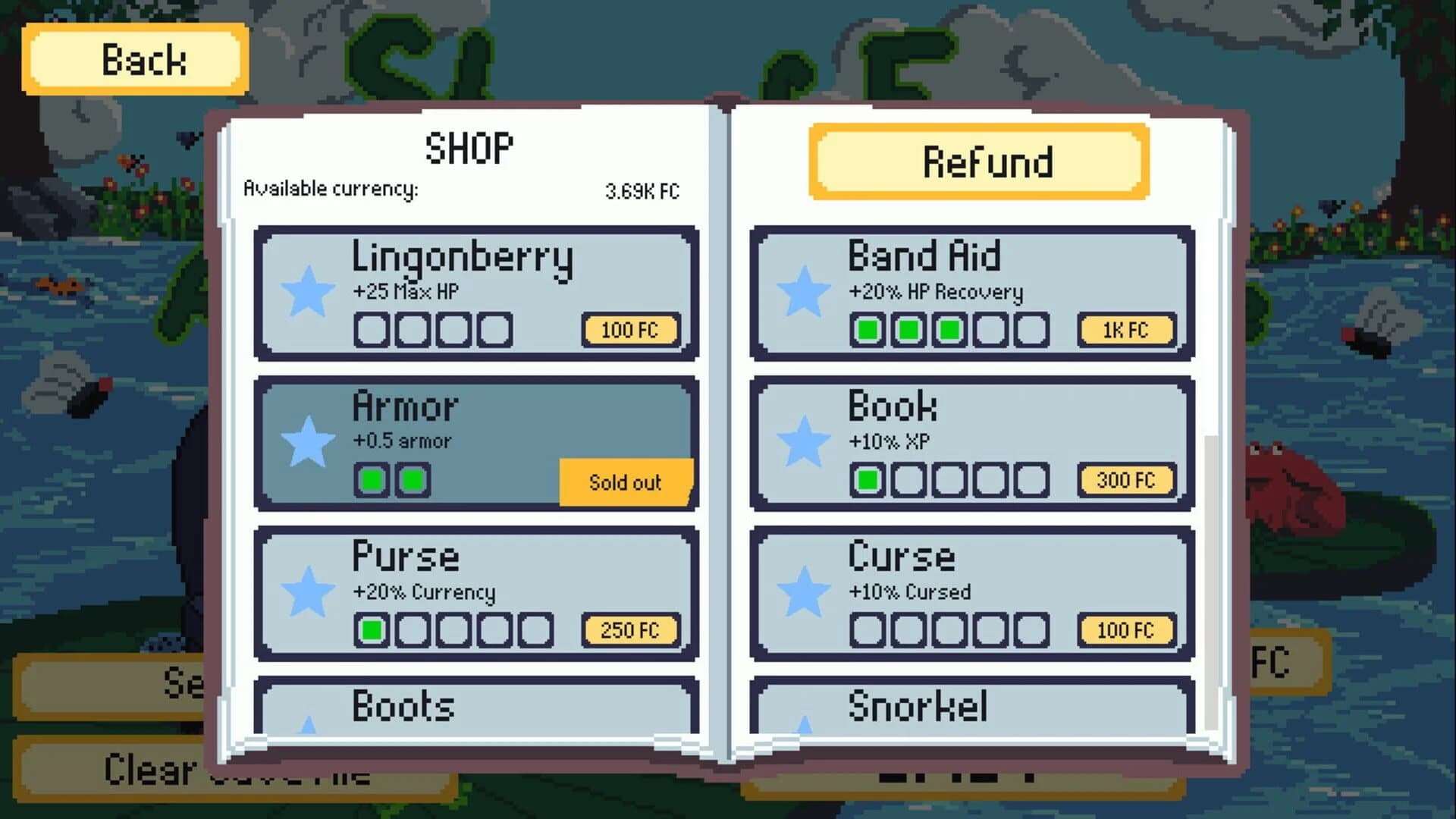
Task: Toggle the first upgrade pip on Lingonberry
Action: click(372, 329)
